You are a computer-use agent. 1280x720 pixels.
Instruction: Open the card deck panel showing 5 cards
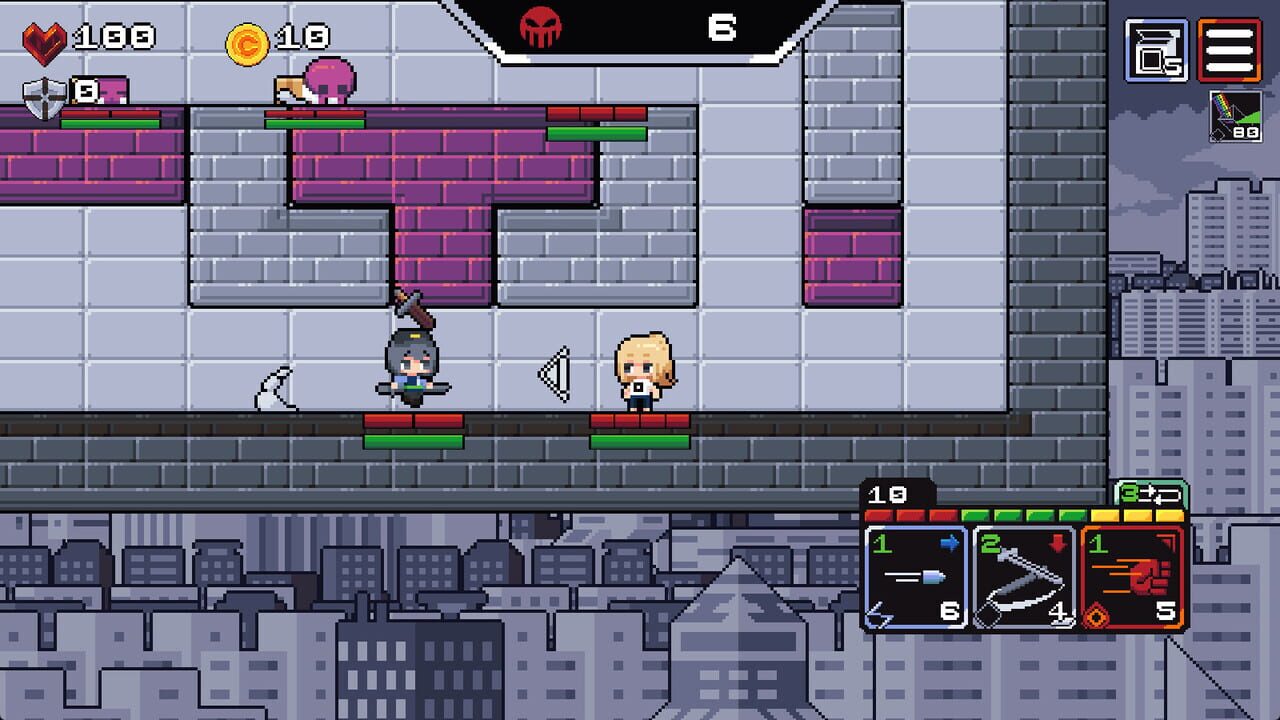1156,48
